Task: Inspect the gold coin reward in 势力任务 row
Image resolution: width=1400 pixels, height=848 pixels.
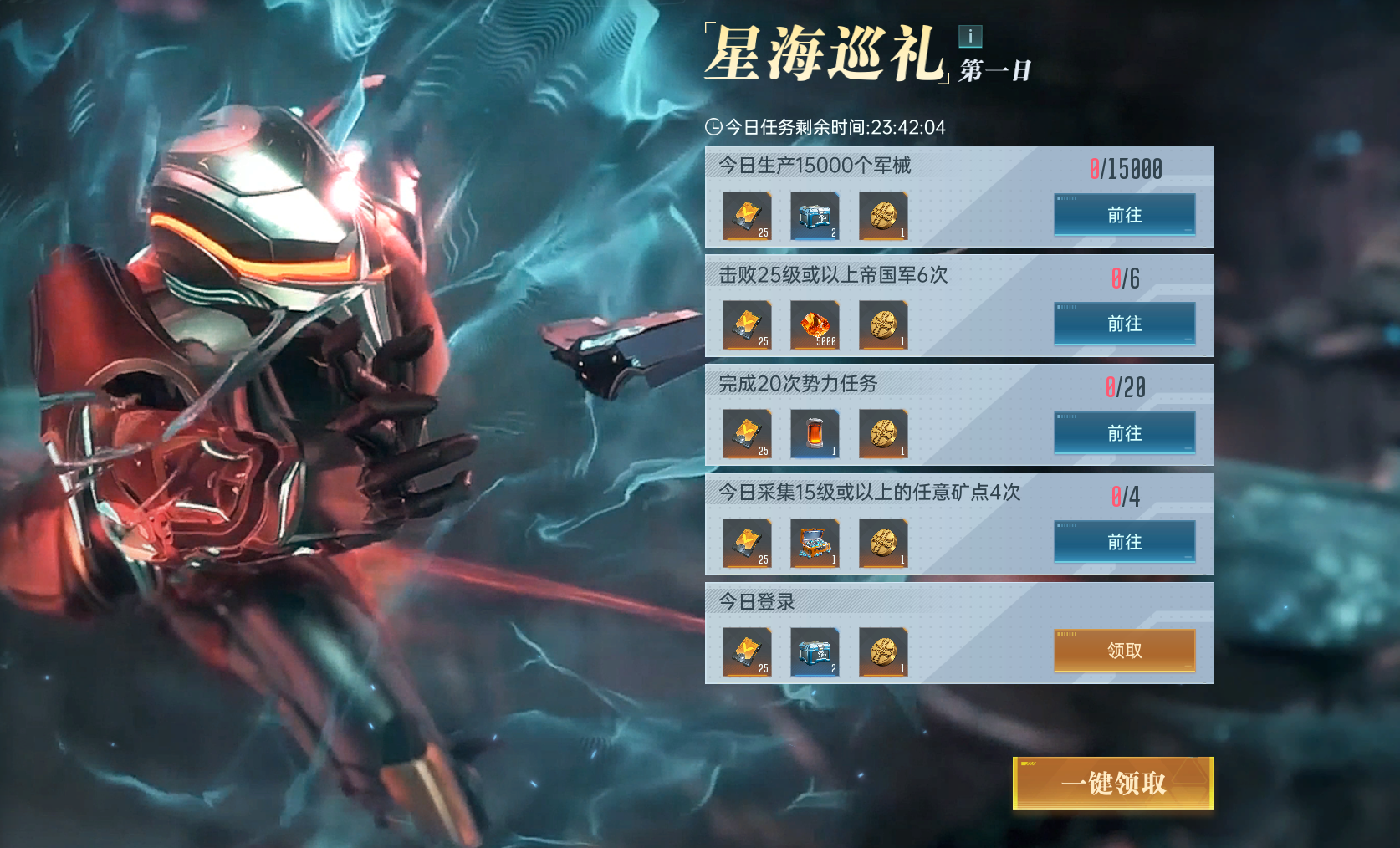Action: coord(883,434)
